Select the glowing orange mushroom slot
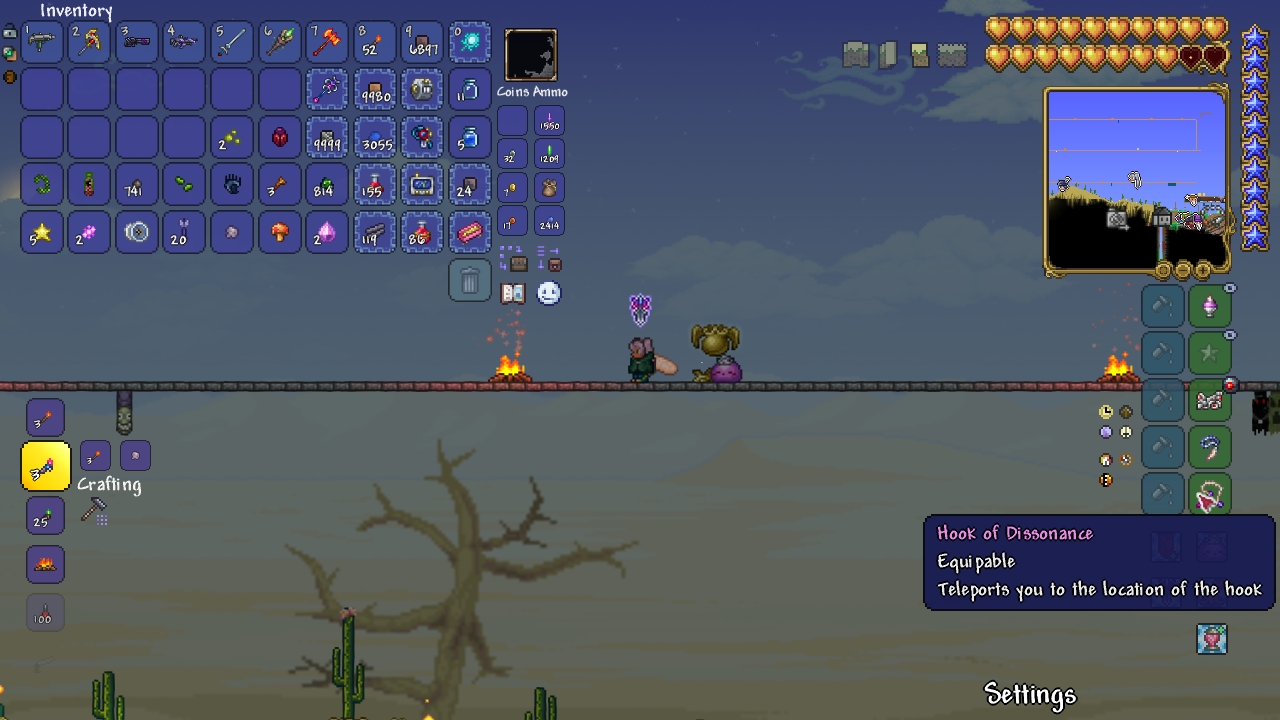The width and height of the screenshot is (1280, 720). pyautogui.click(x=280, y=232)
